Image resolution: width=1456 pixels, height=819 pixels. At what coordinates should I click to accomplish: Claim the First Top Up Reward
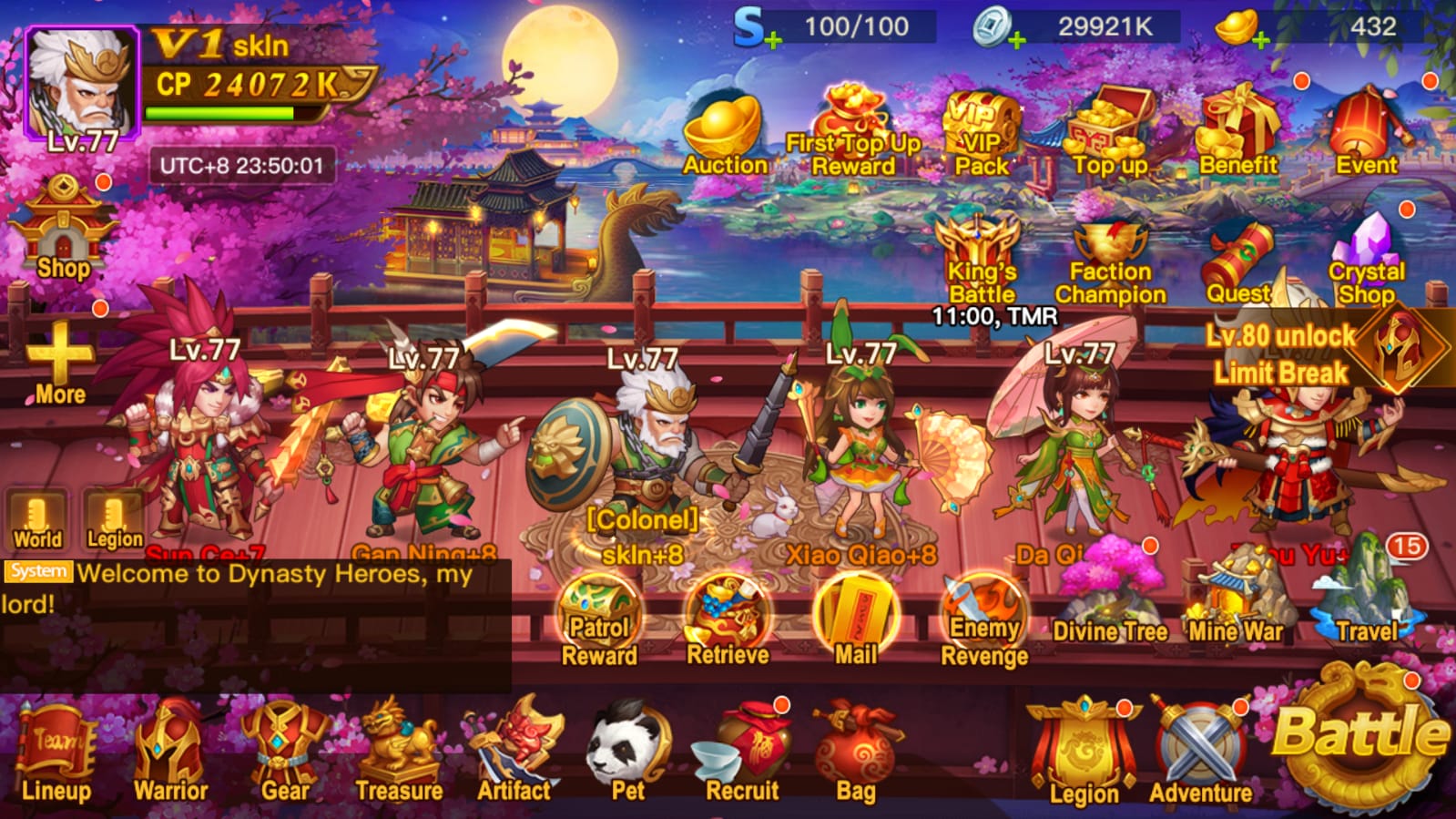854,123
